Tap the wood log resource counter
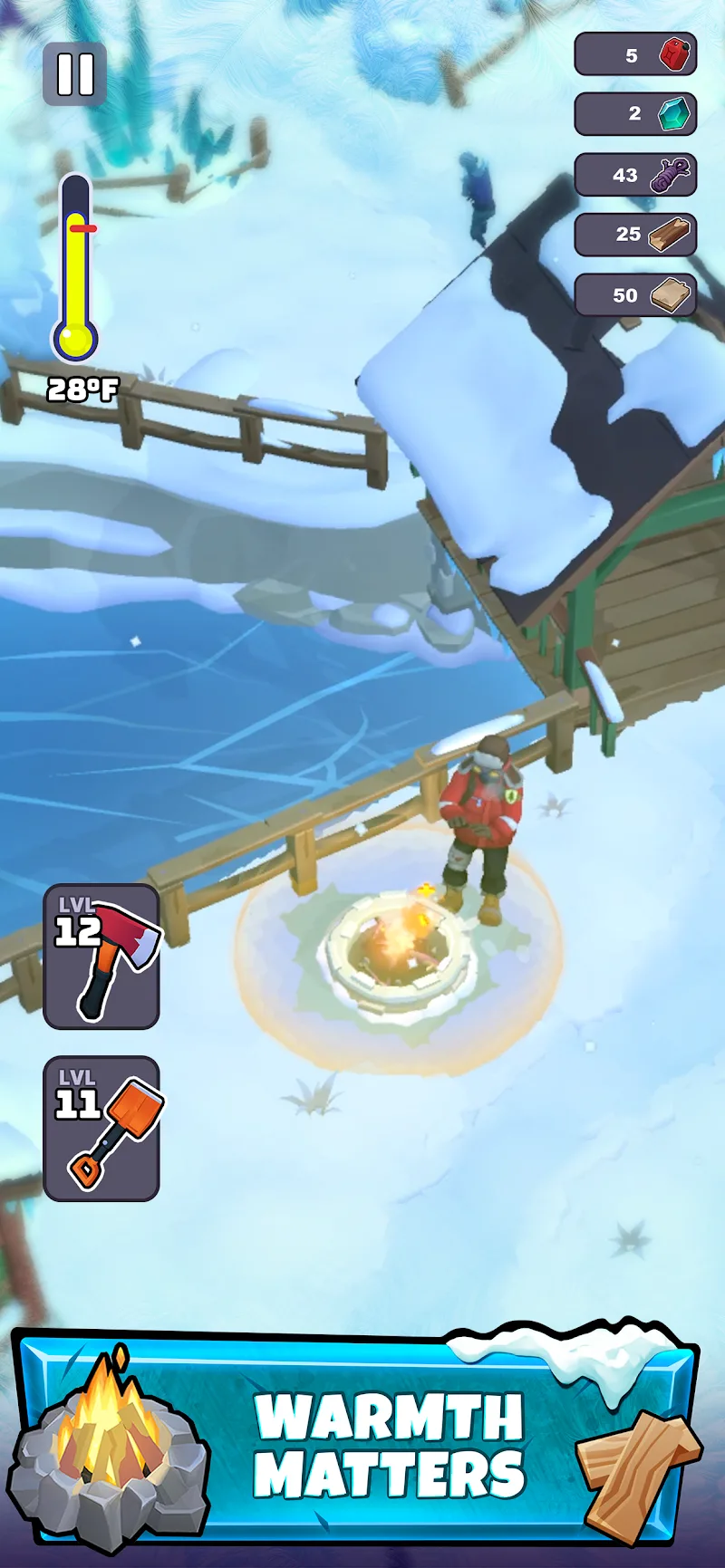Viewport: 725px width, 1568px height. tap(635, 235)
